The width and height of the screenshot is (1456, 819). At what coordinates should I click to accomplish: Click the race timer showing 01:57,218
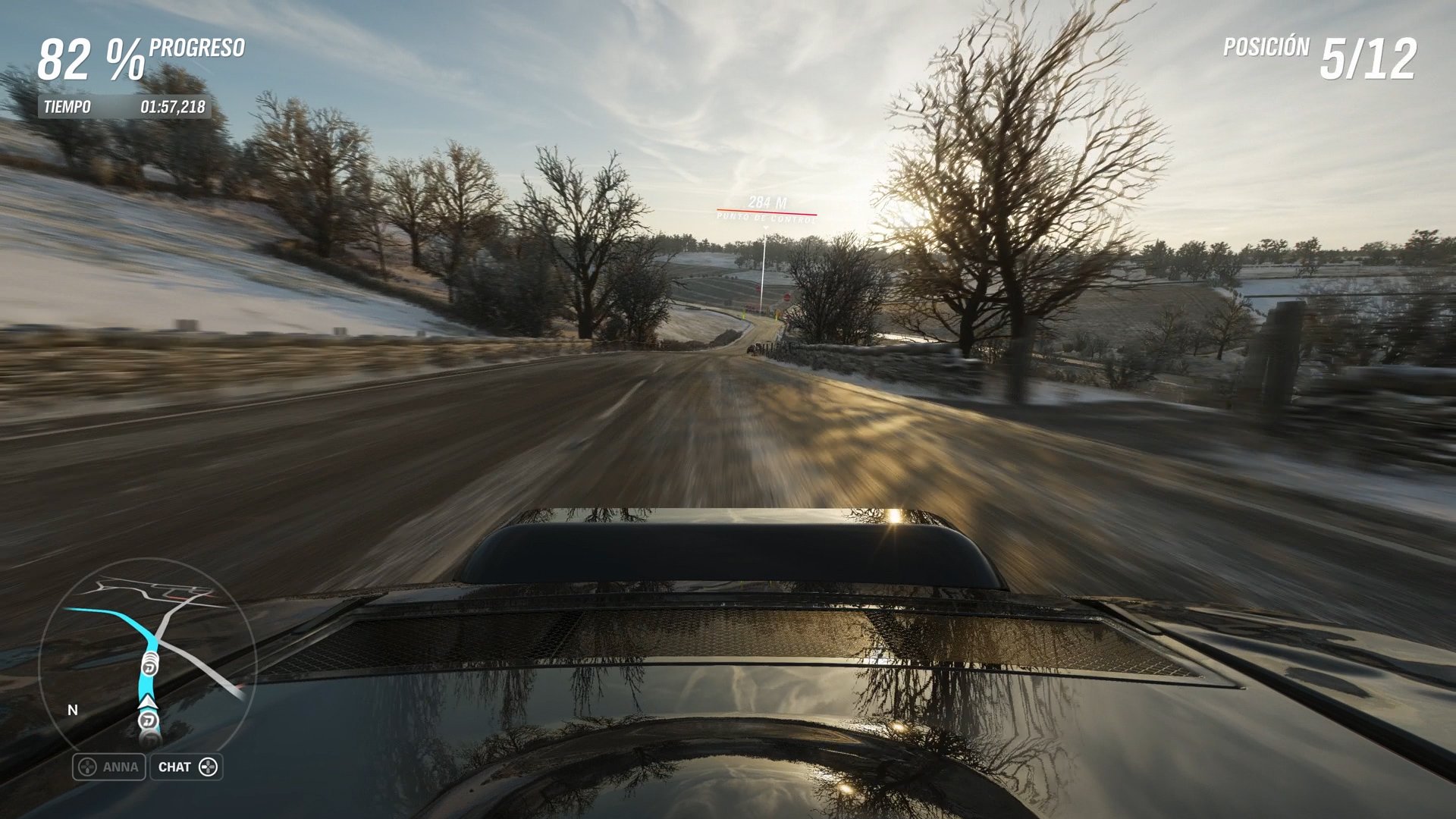tap(173, 106)
